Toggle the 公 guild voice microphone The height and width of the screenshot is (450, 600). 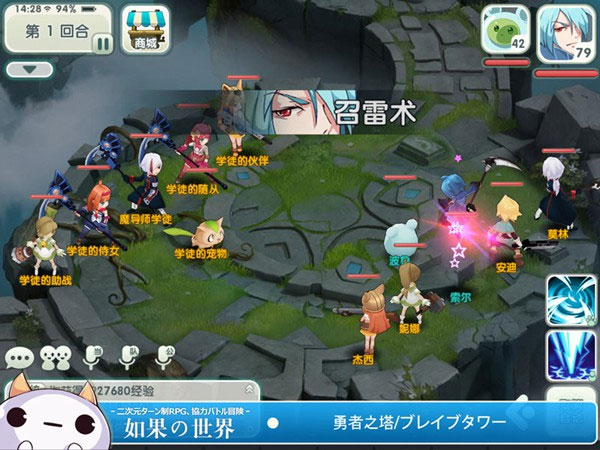pyautogui.click(x=164, y=357)
